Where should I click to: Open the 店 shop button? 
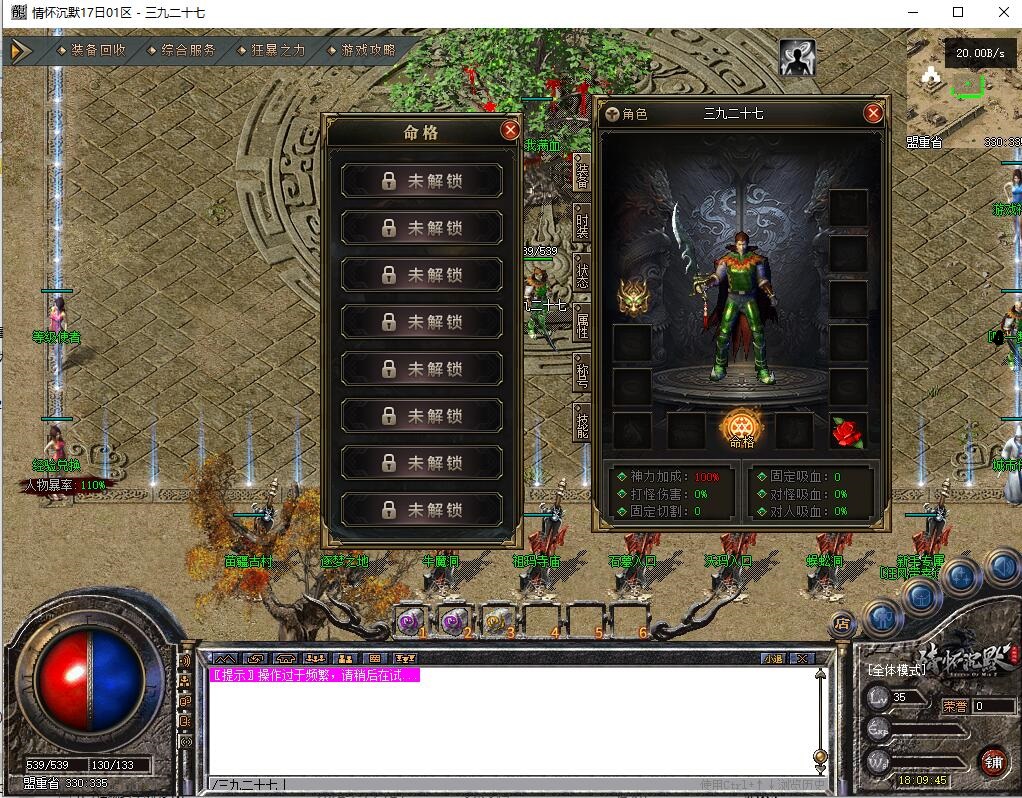pos(842,623)
